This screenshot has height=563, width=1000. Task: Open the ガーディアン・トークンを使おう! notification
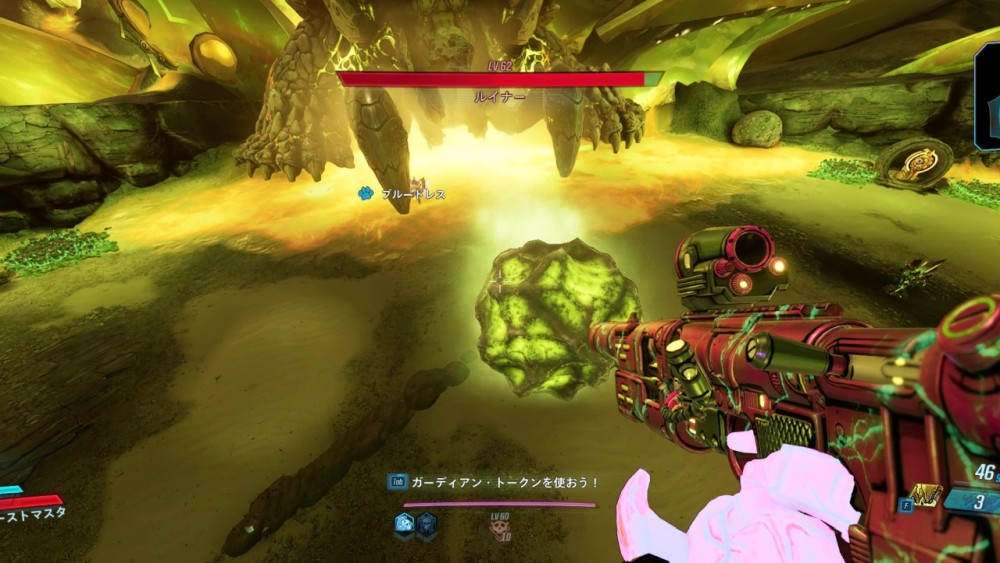pyautogui.click(x=495, y=482)
